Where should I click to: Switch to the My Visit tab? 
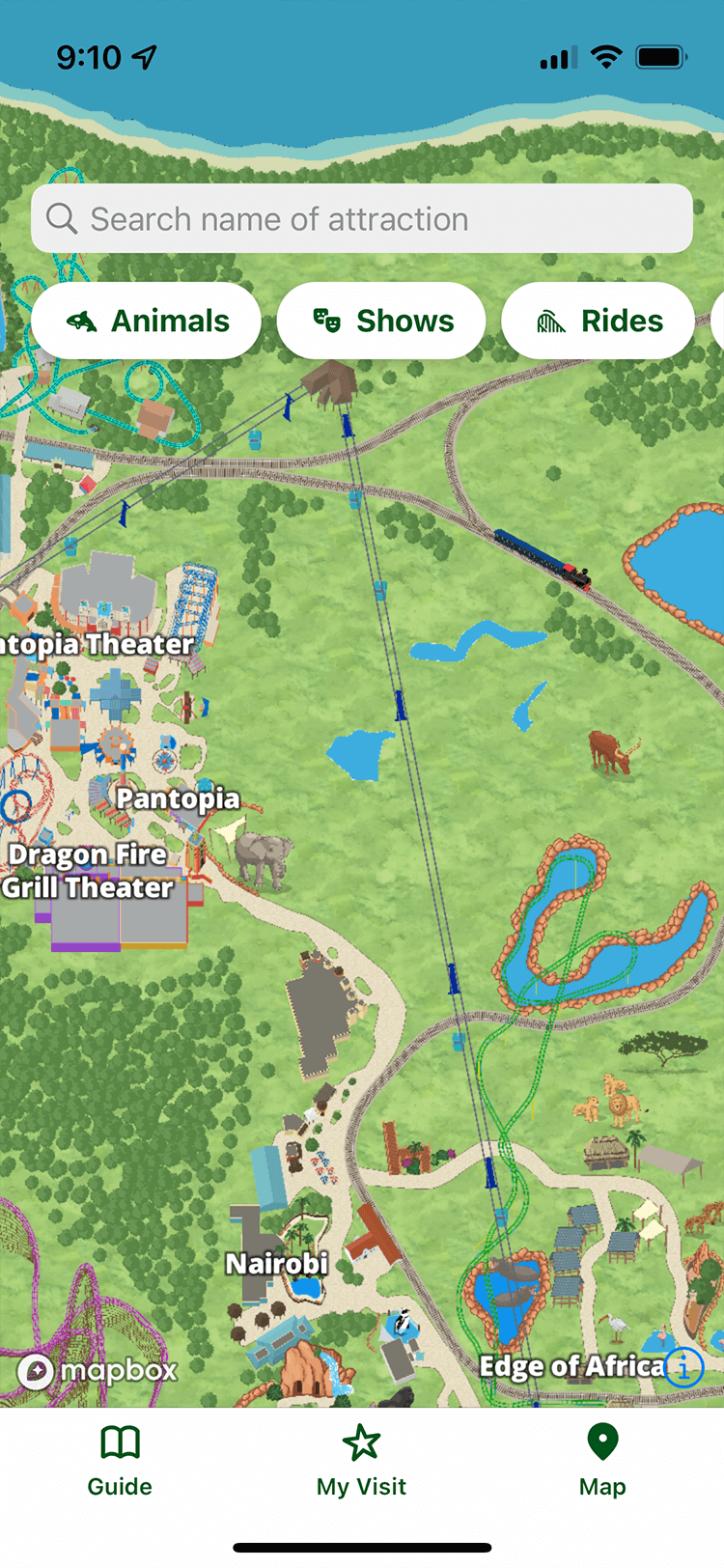(362, 1461)
